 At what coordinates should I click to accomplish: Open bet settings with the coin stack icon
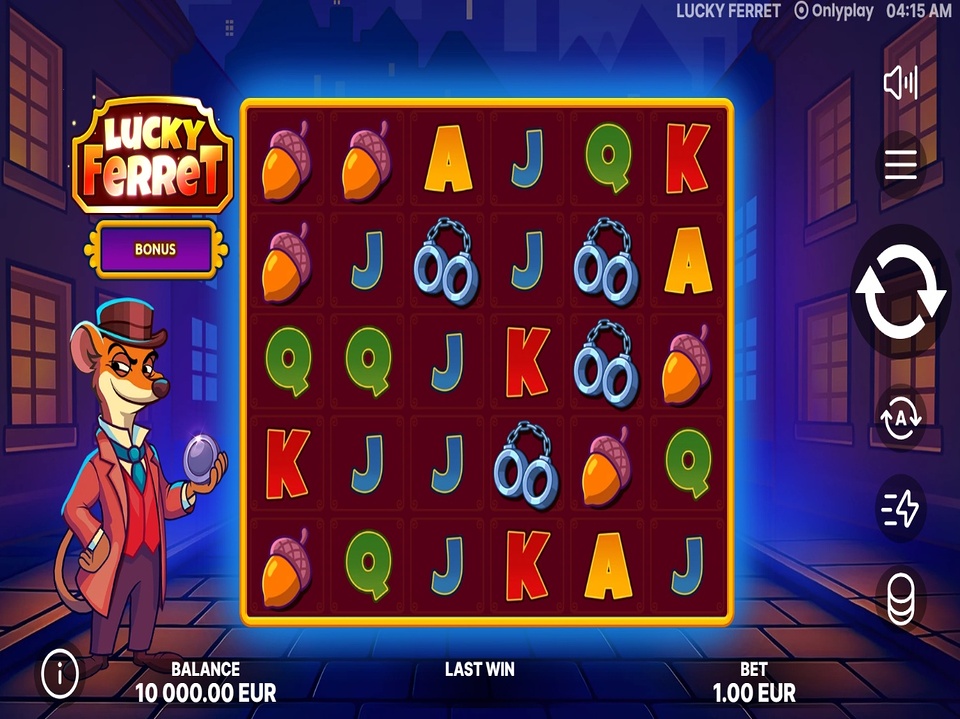coord(900,598)
